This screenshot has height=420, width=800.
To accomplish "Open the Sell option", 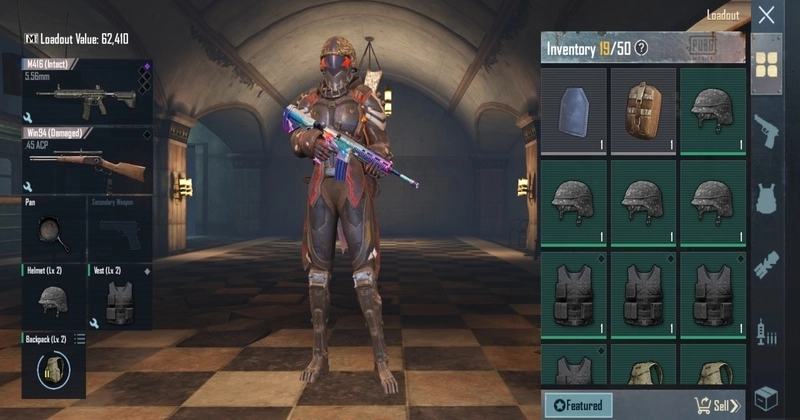I will (717, 405).
